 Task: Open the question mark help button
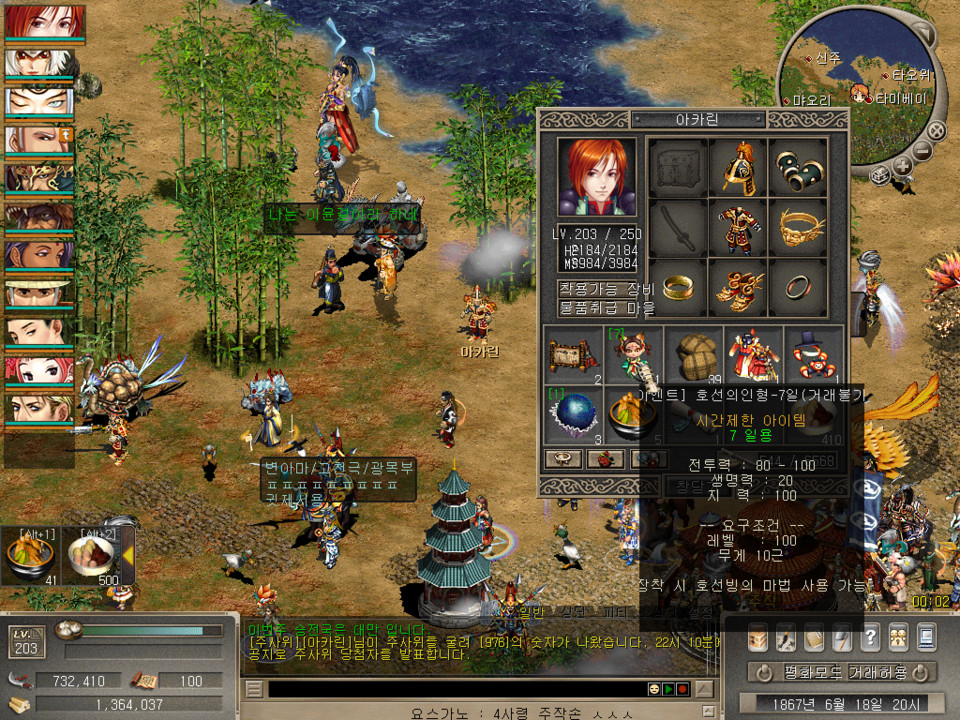pos(870,637)
